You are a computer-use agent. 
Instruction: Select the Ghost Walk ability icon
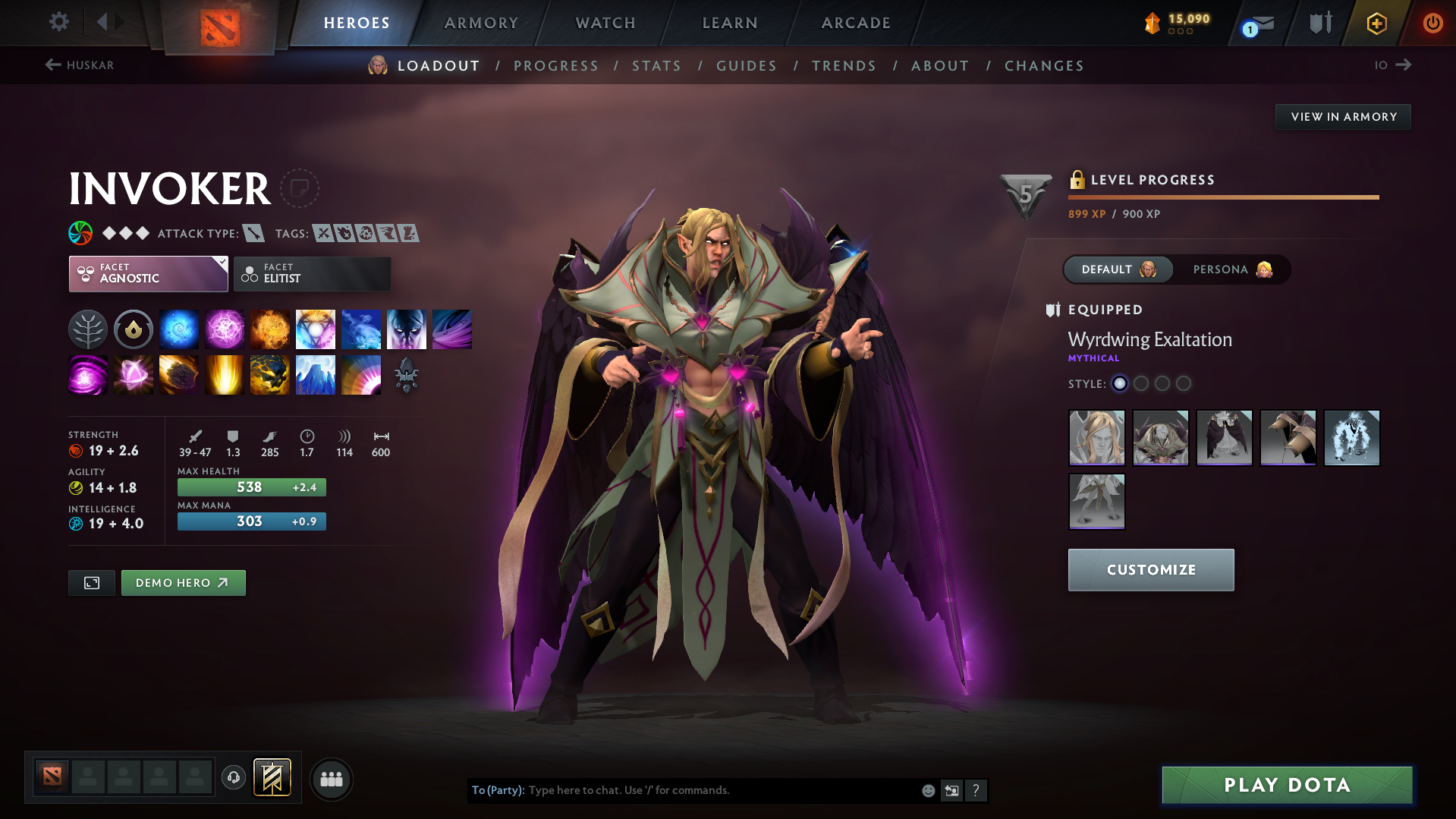[x=407, y=329]
